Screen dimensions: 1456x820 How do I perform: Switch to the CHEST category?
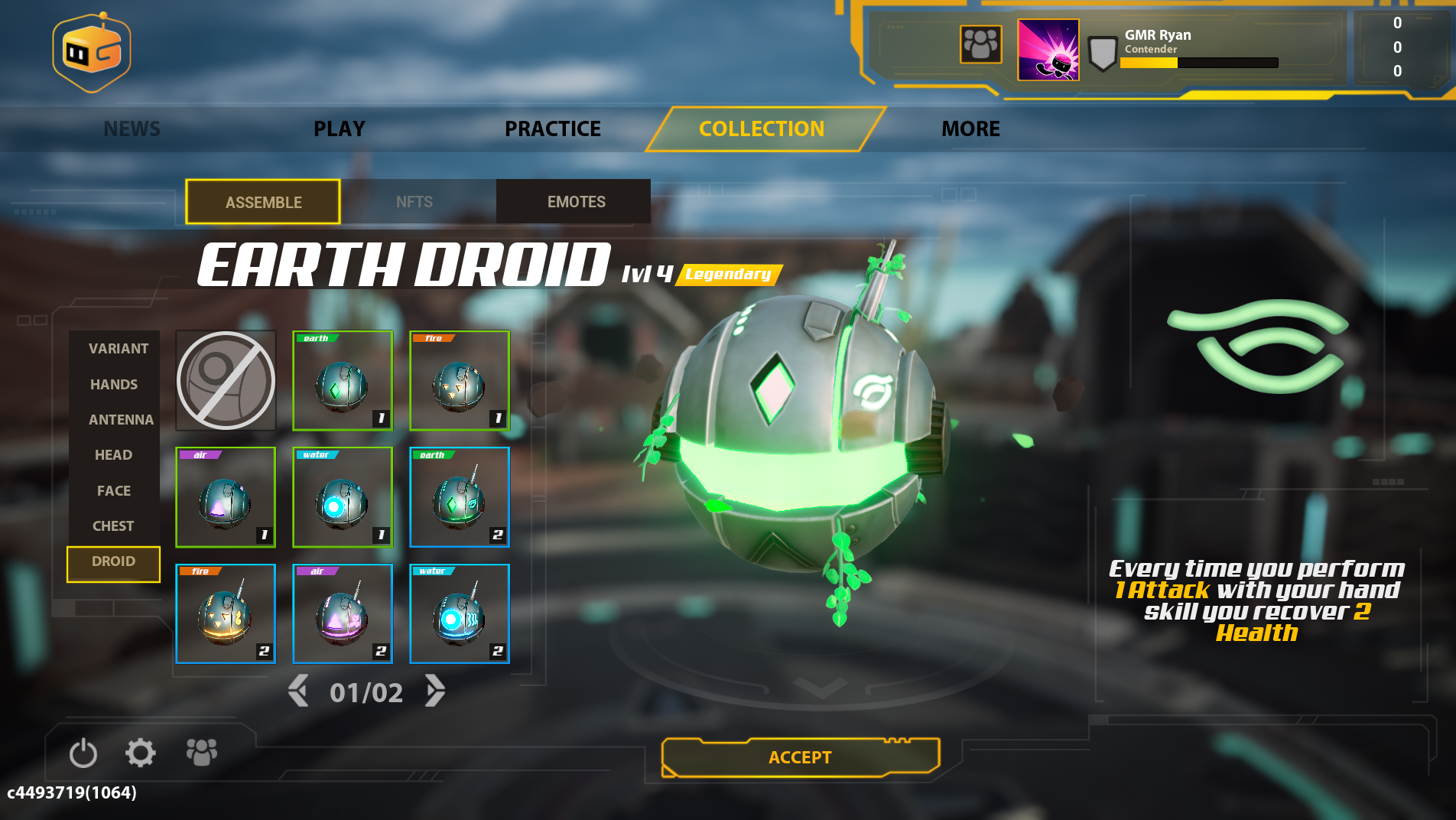point(113,526)
